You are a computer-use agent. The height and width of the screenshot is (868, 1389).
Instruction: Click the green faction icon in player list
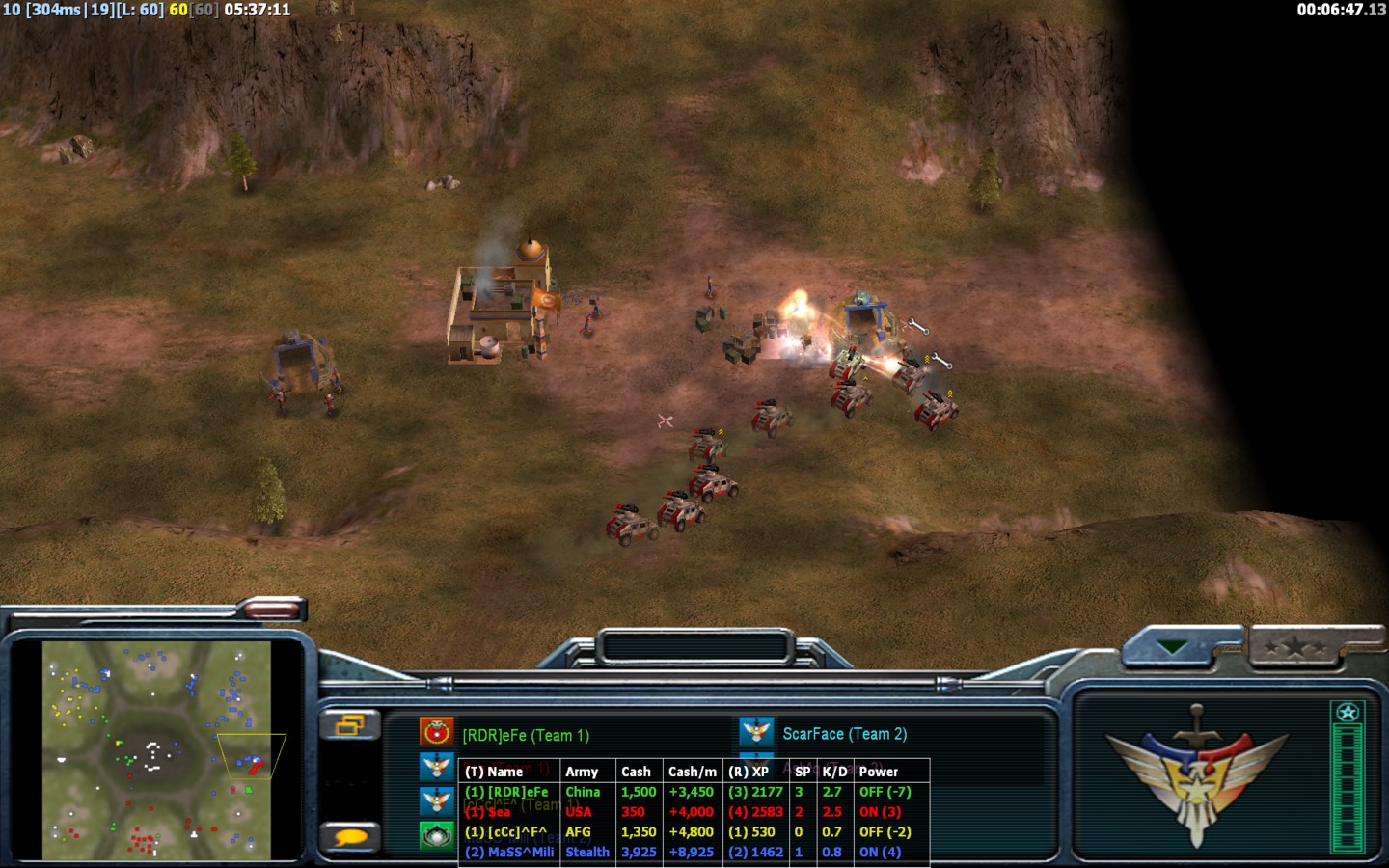coord(437,835)
